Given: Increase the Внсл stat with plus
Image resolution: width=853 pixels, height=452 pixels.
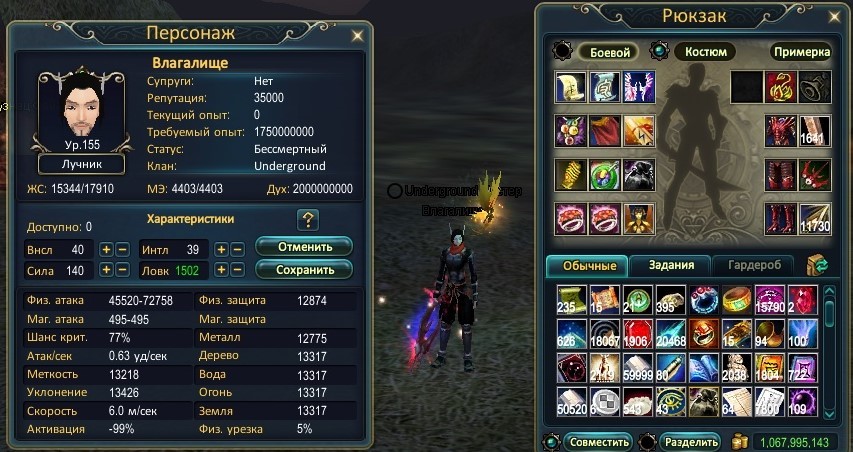Looking at the screenshot, I should click(x=105, y=249).
